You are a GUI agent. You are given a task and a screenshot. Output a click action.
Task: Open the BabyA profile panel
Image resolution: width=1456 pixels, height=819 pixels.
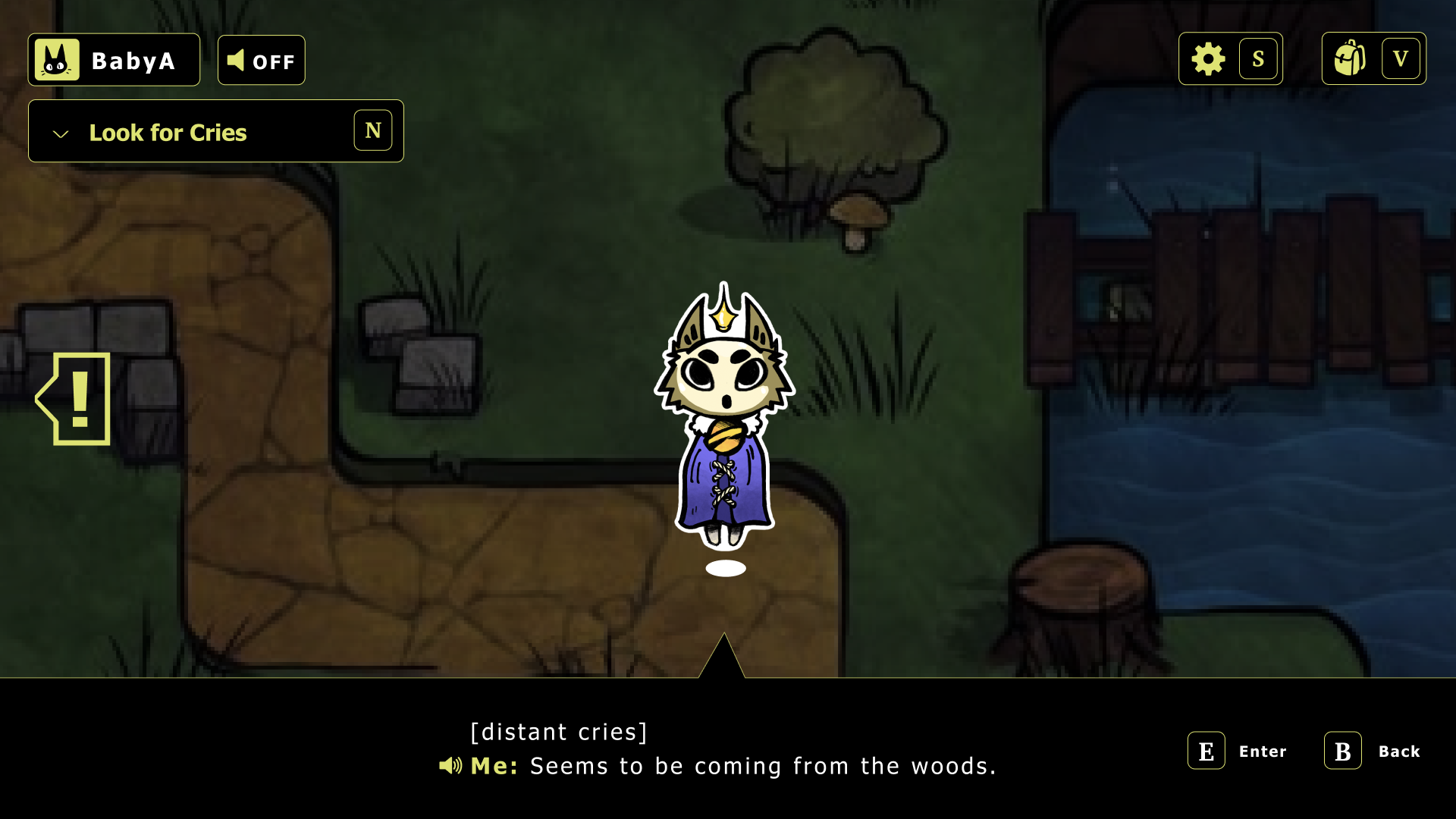click(x=114, y=60)
